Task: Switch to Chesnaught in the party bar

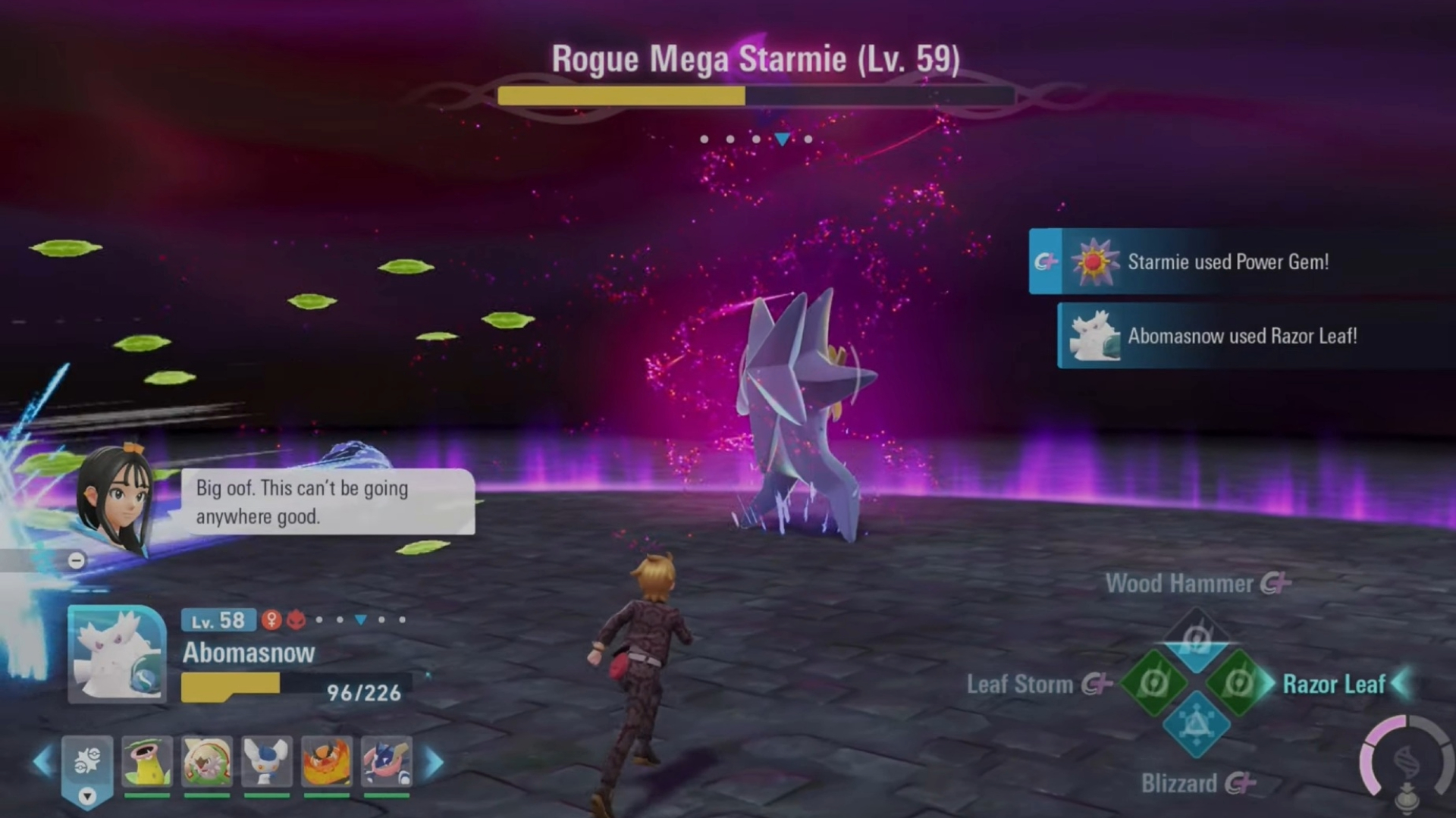Action: click(x=207, y=762)
